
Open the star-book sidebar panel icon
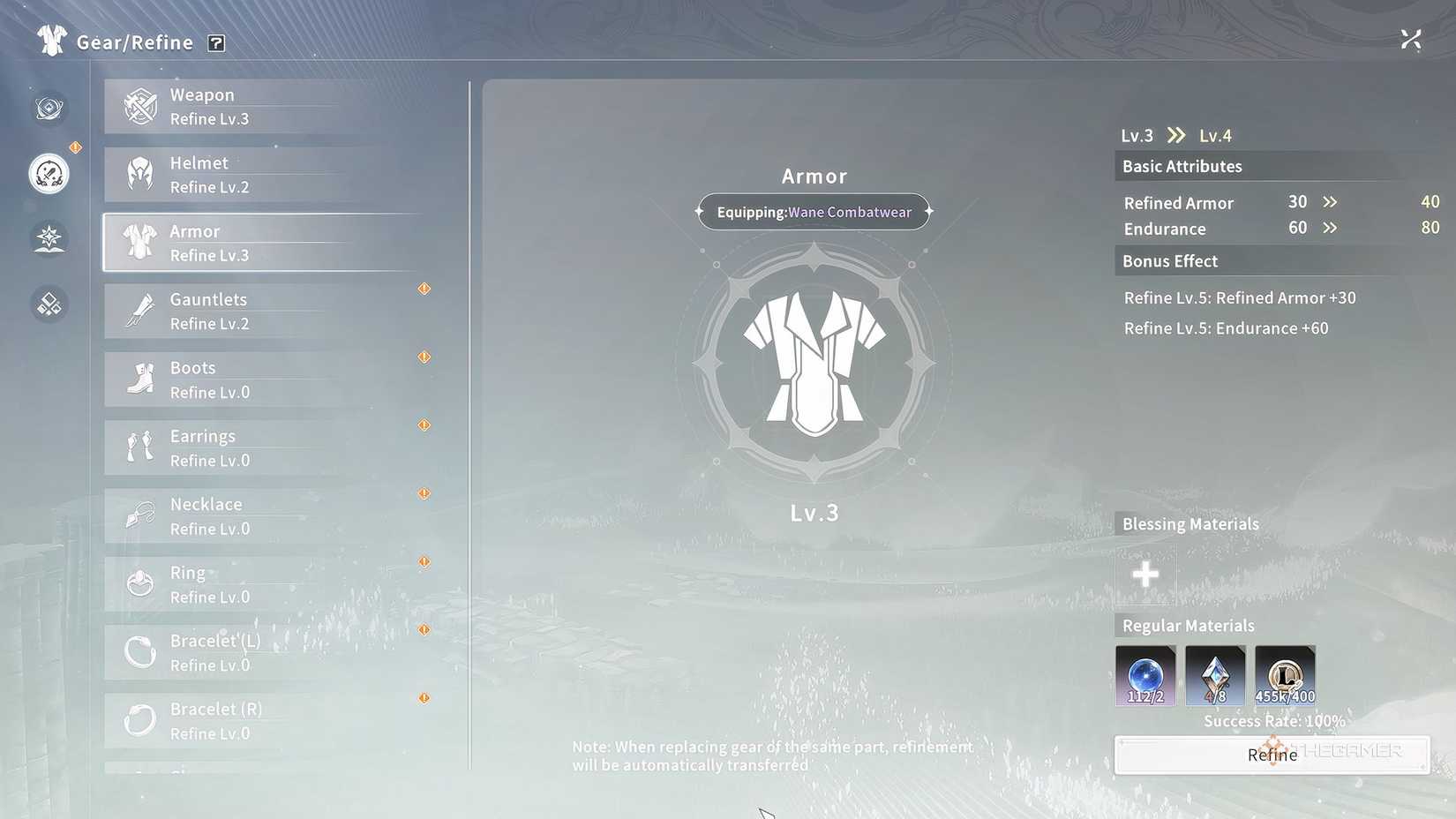[49, 238]
